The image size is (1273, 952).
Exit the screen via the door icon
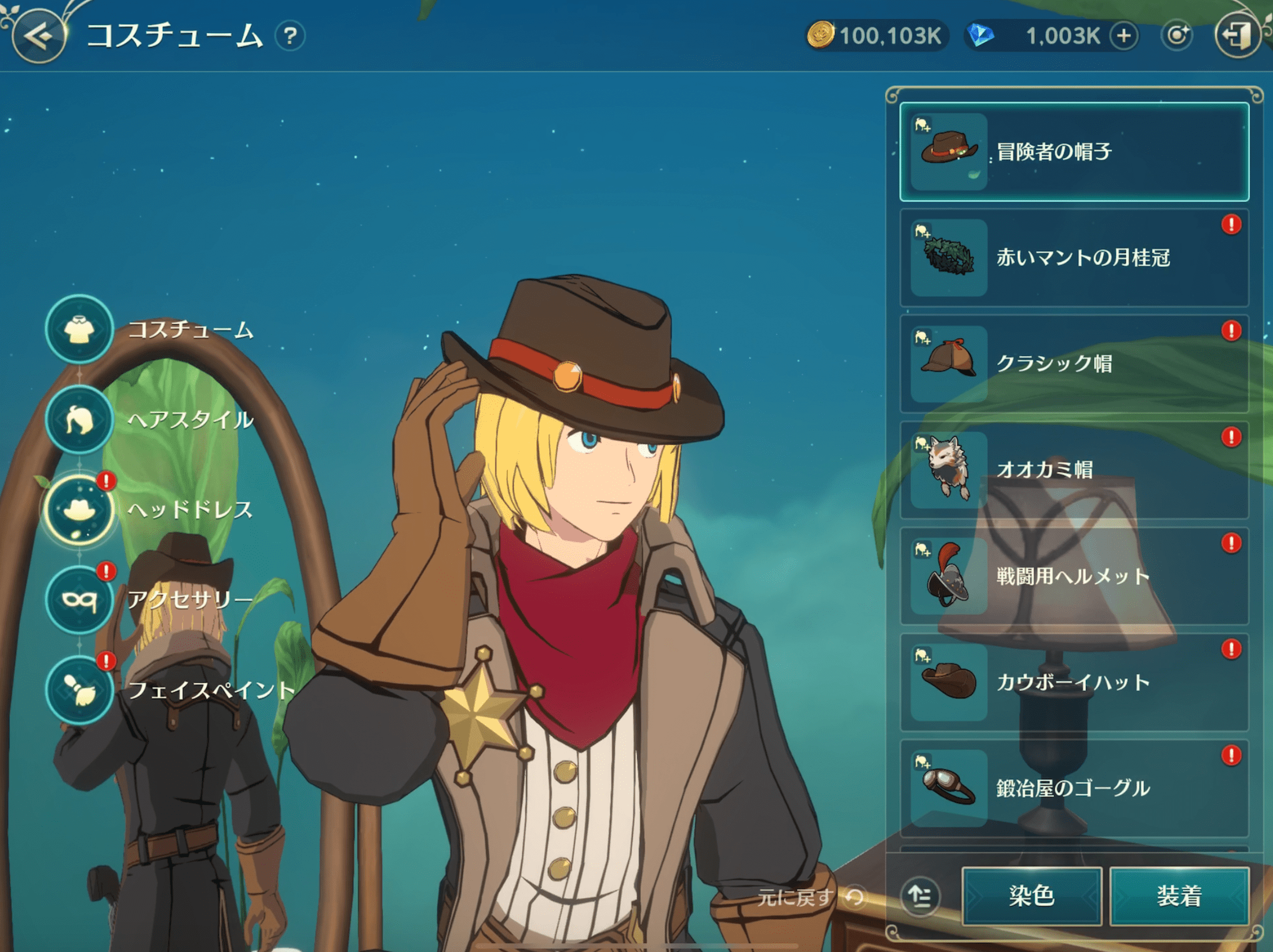tap(1237, 36)
